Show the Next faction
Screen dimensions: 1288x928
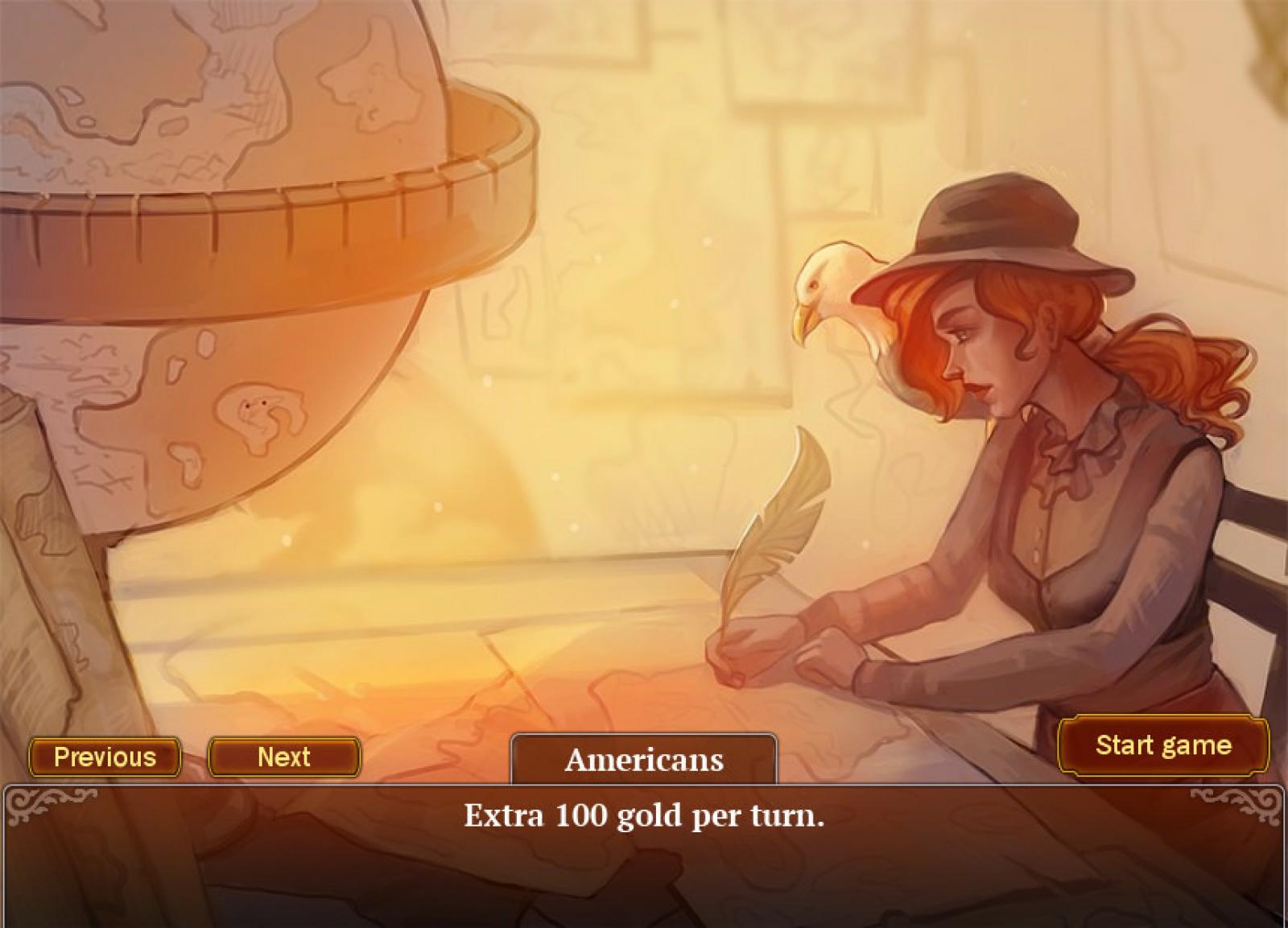coord(284,757)
